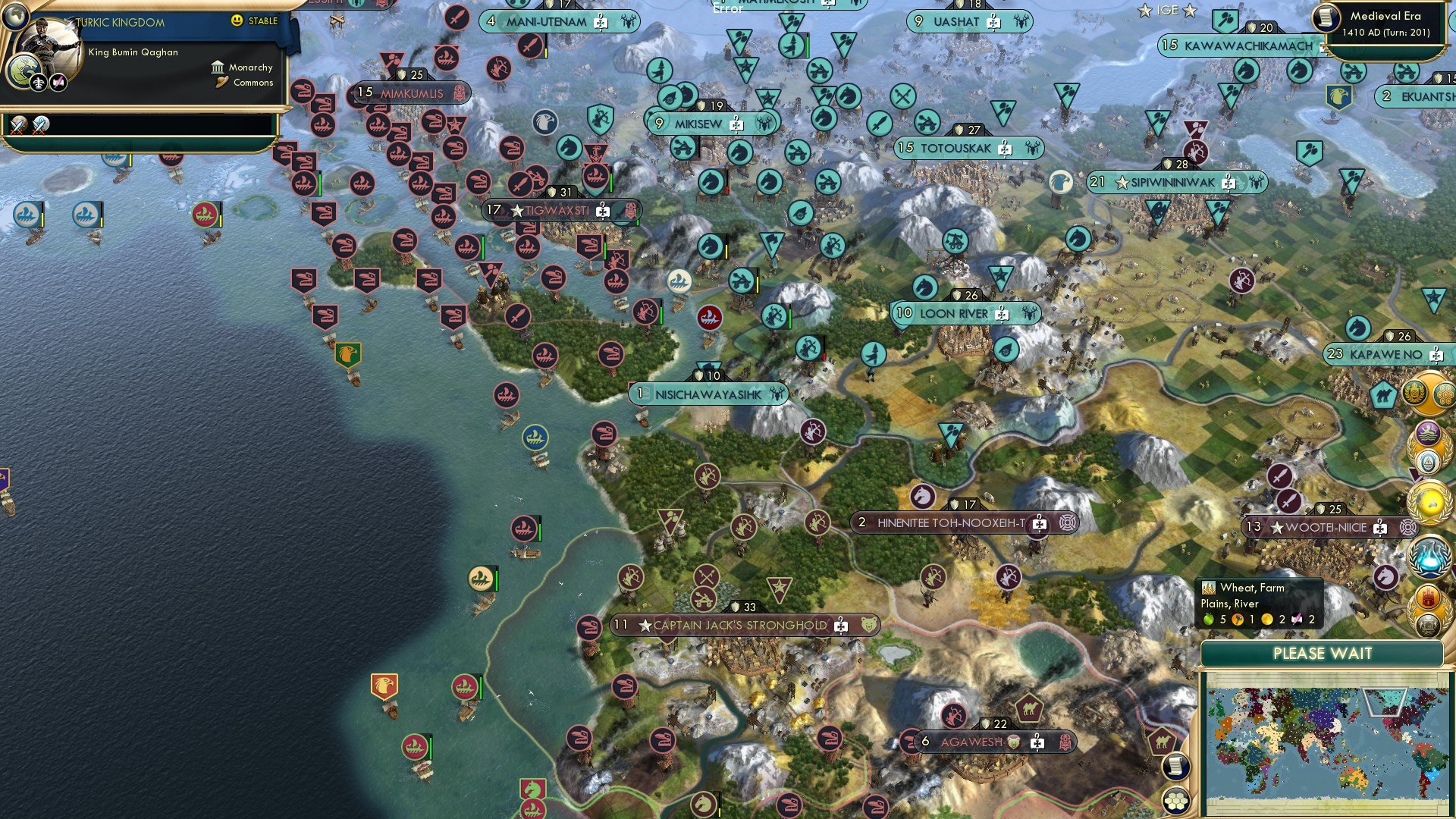Toggle strategic view with the hexagon button

(x=1175, y=801)
